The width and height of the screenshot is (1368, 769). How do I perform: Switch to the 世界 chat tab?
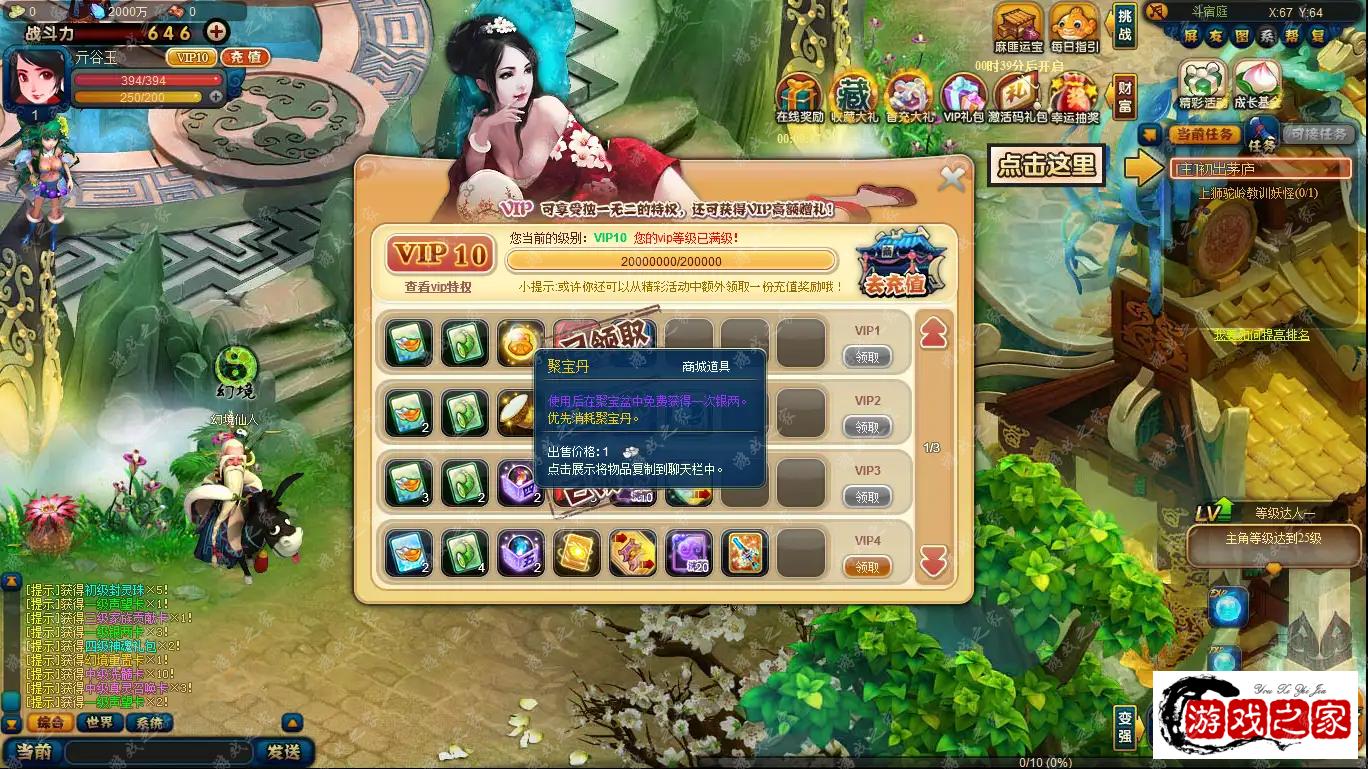(100, 724)
